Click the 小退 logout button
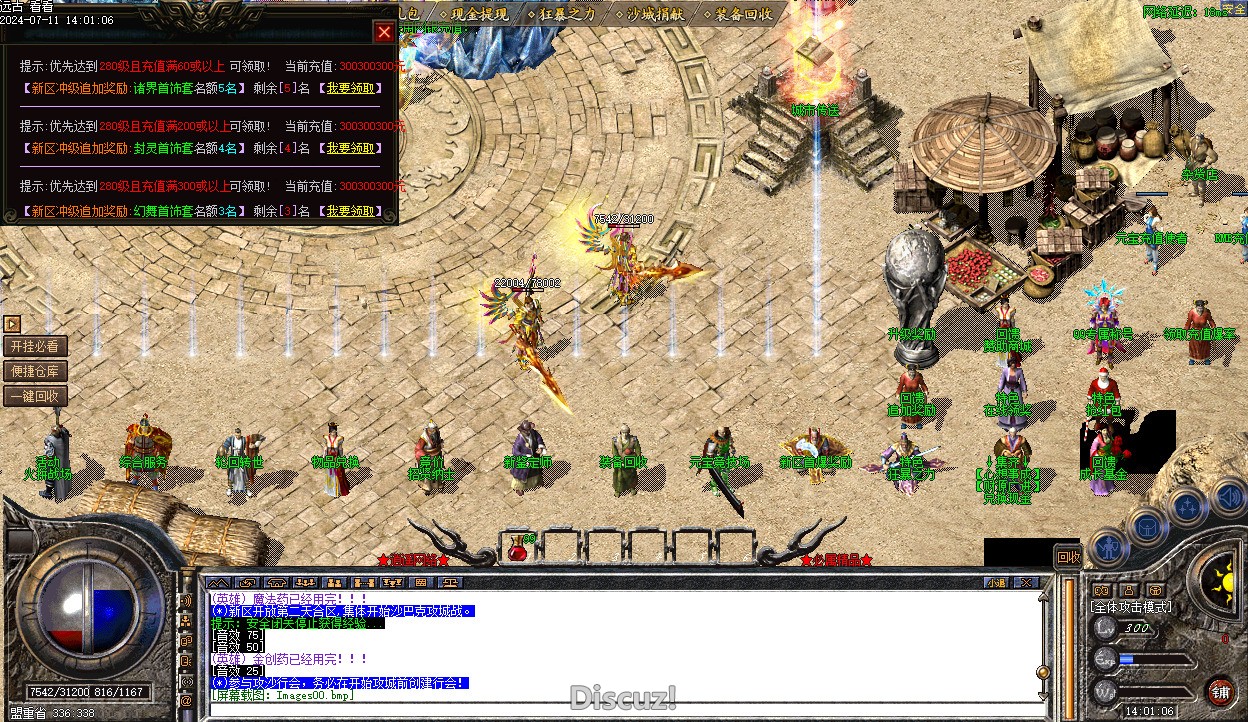Image resolution: width=1248 pixels, height=722 pixels. [996, 582]
